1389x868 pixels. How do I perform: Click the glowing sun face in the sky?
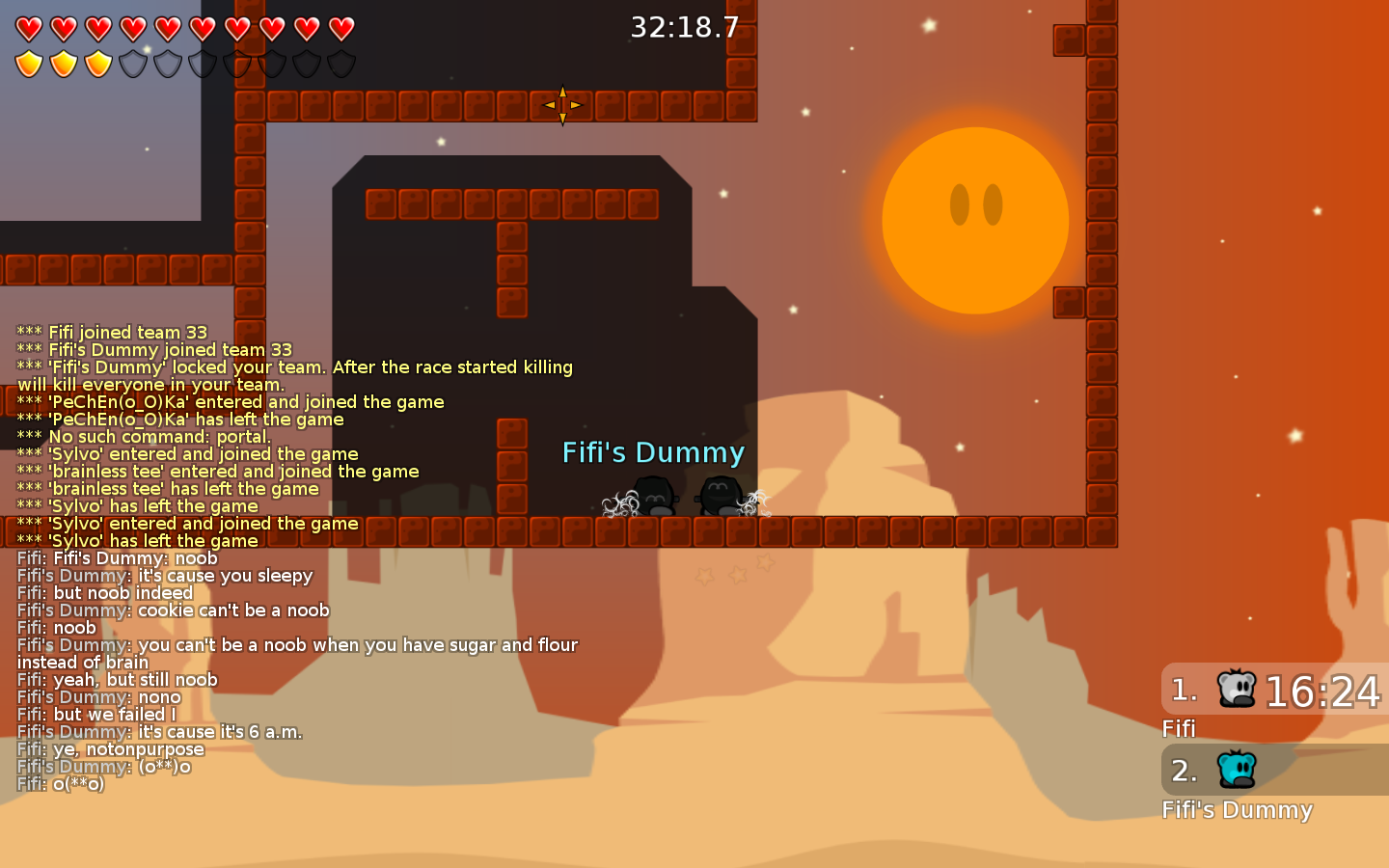[975, 220]
